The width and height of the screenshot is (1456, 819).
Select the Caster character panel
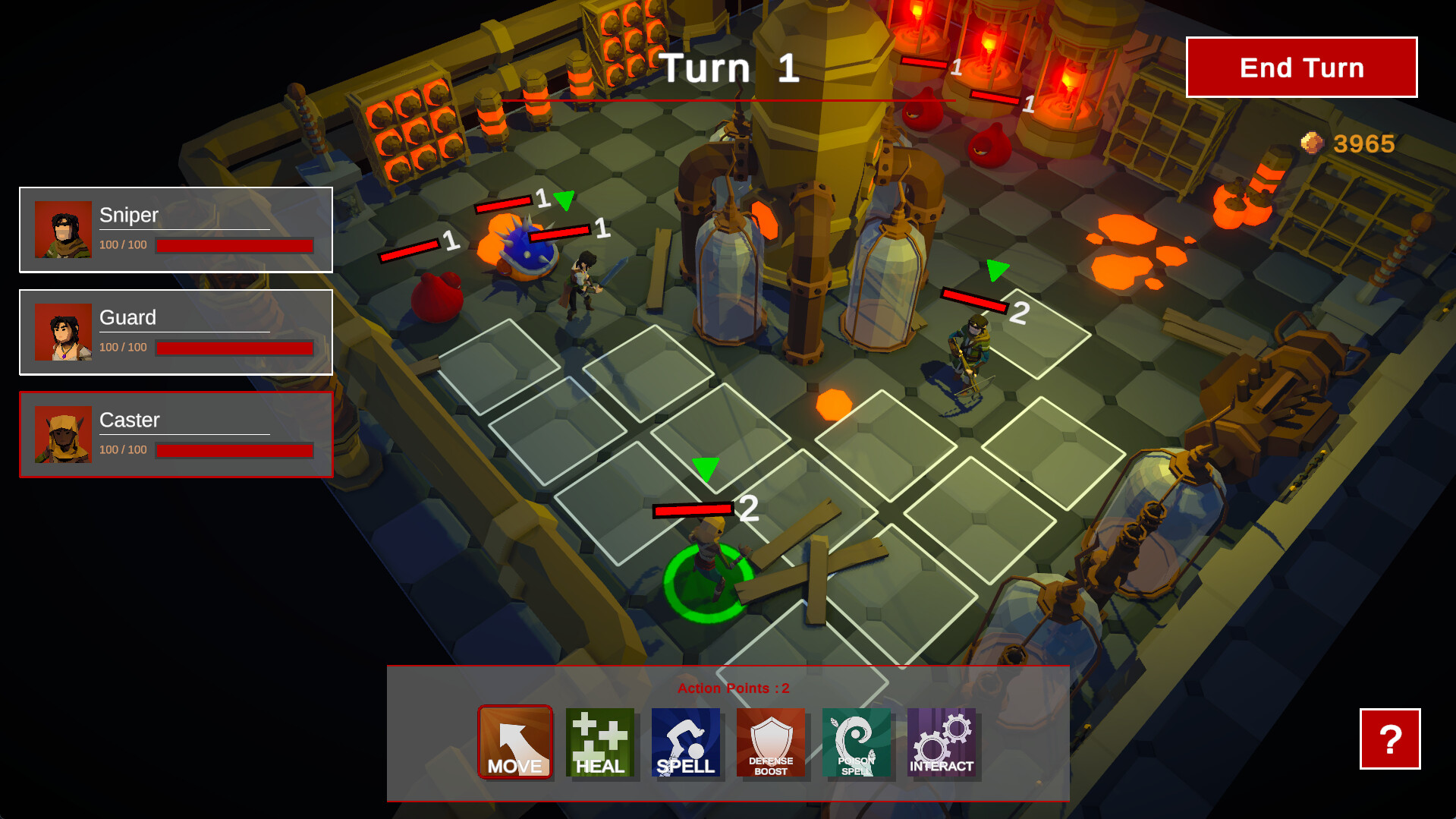[x=175, y=434]
